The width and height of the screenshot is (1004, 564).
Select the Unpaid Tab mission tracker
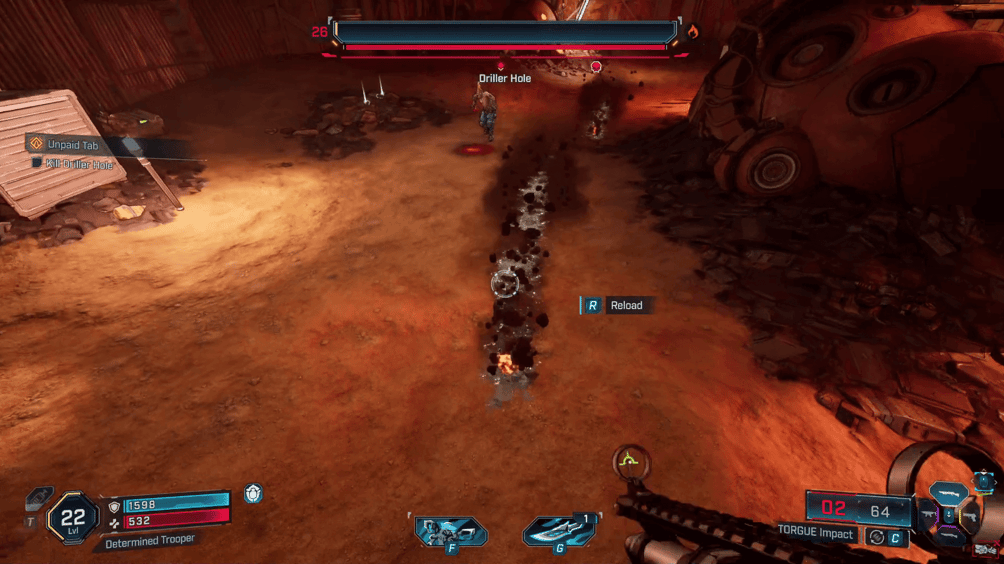point(72,145)
